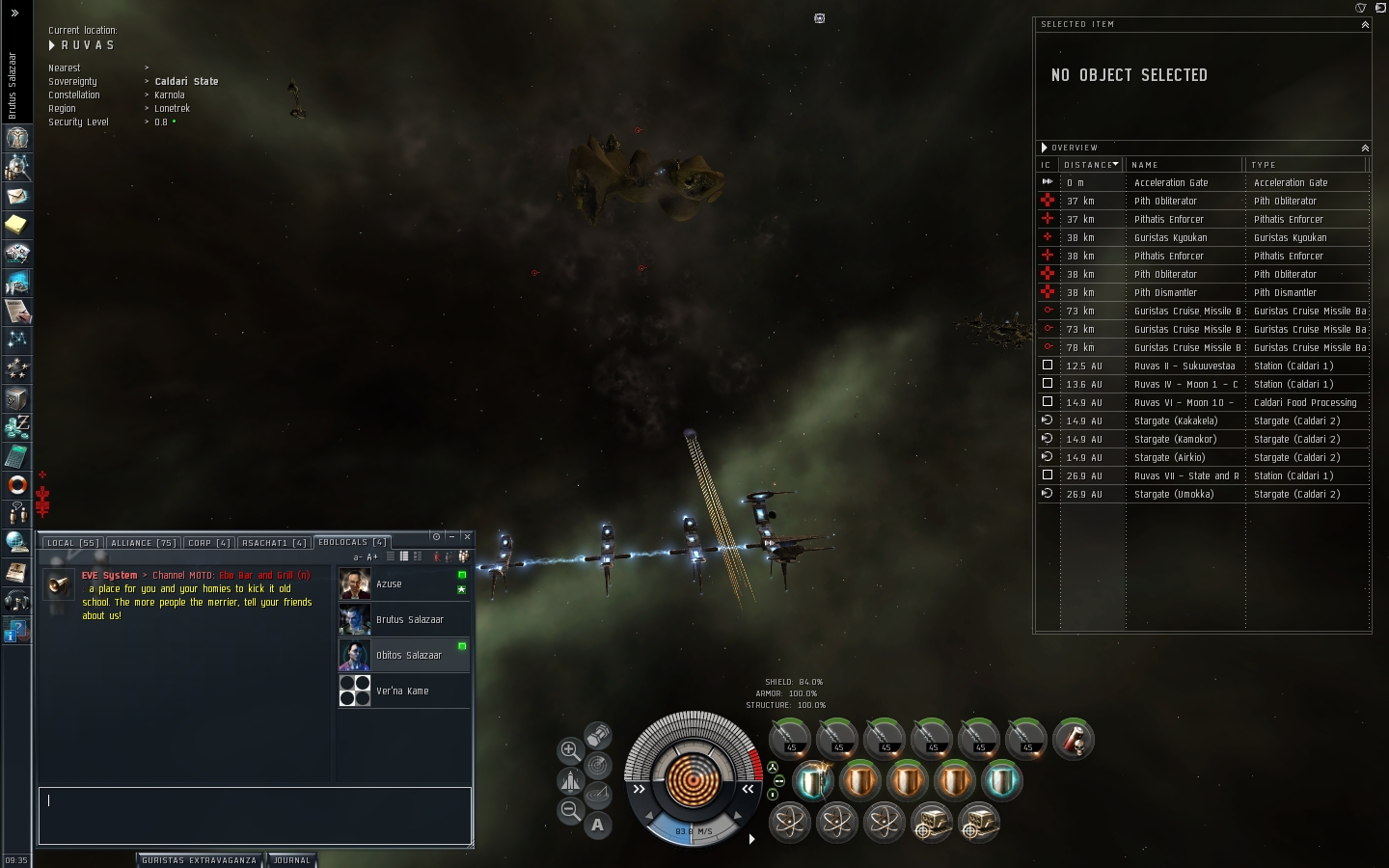1389x868 pixels.
Task: Open the Alliance chat tab
Action: [x=143, y=543]
